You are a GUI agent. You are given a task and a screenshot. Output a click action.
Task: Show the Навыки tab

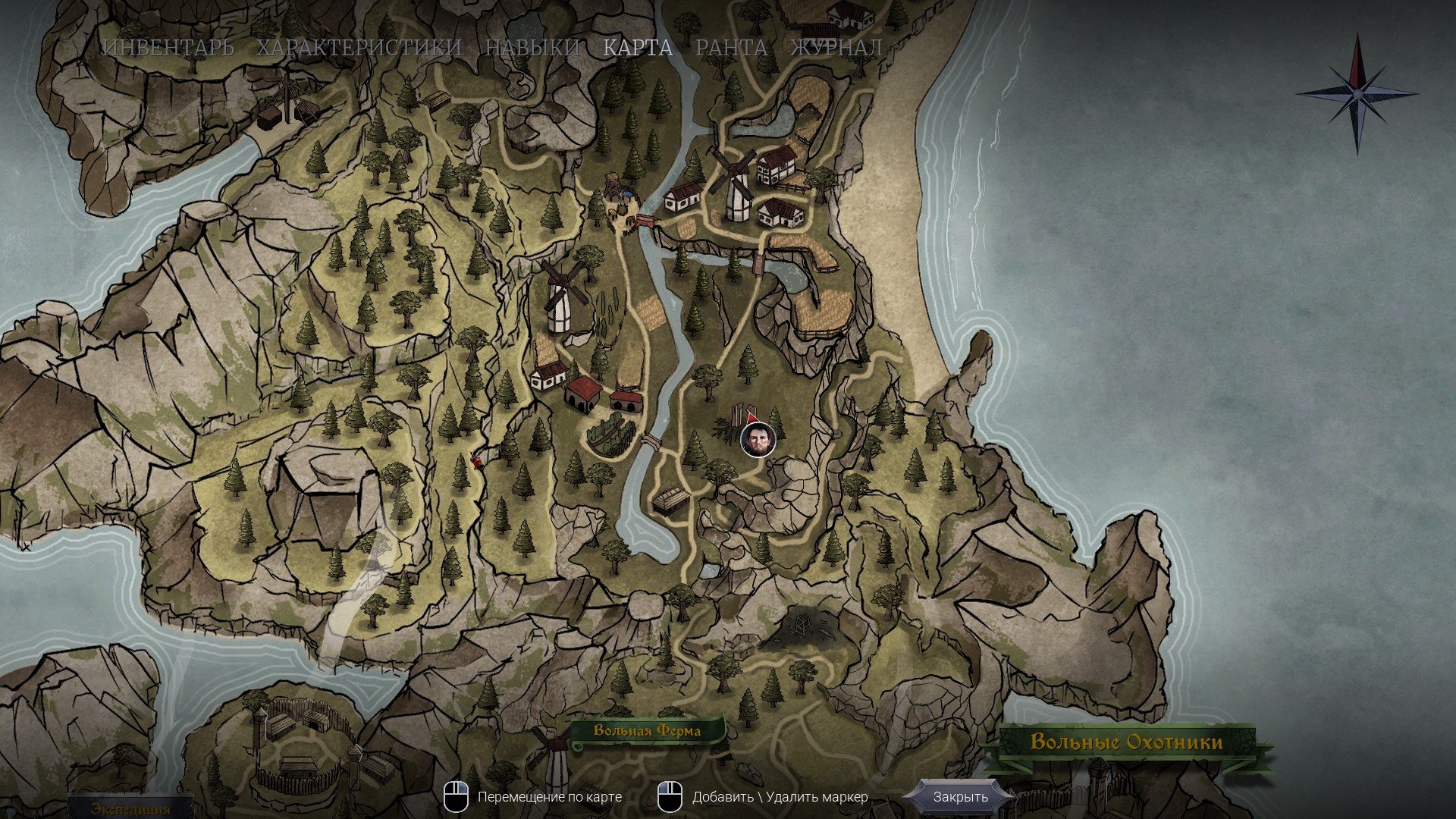(532, 48)
